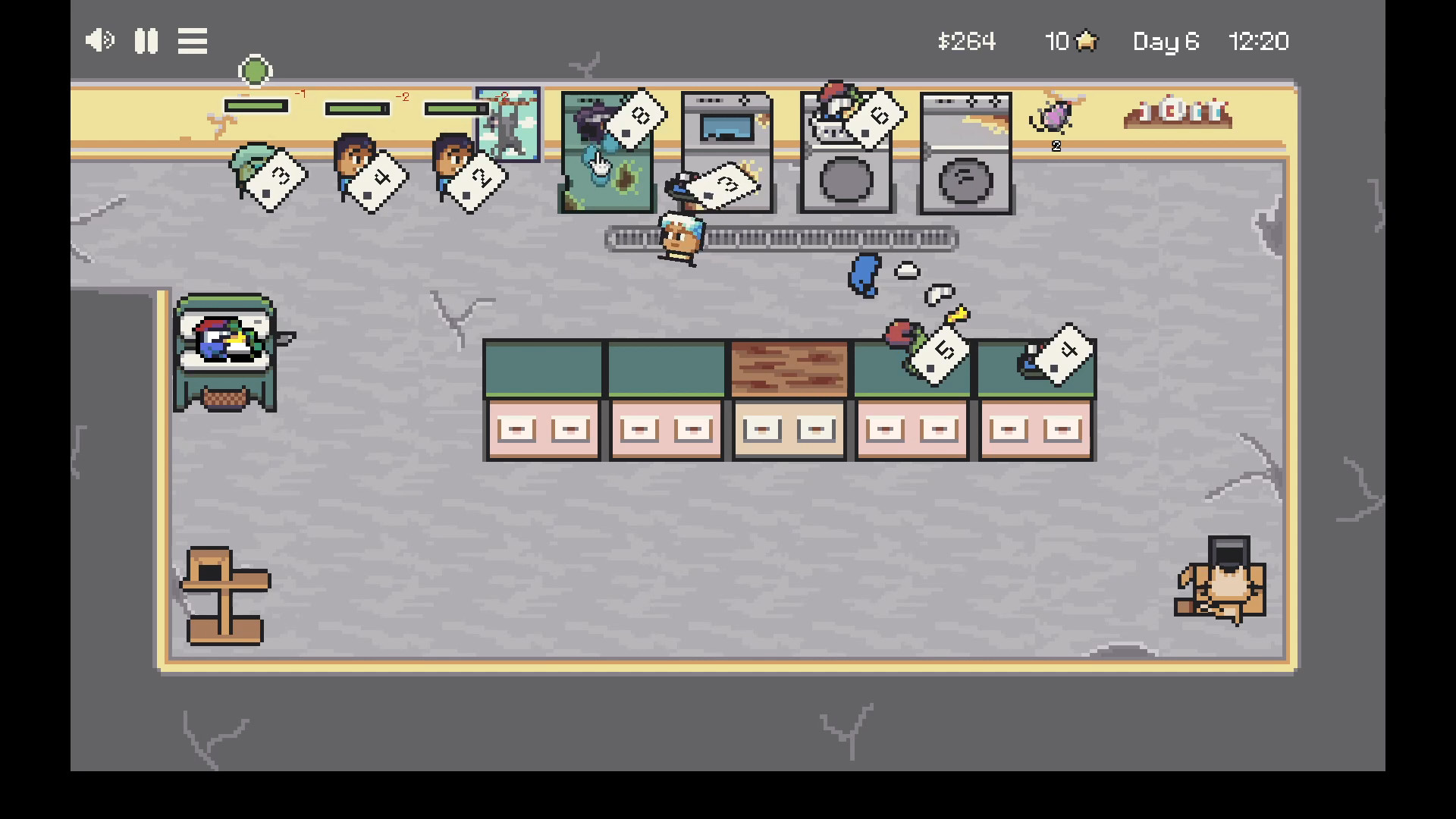
Task: Mute the game audio
Action: tap(98, 40)
